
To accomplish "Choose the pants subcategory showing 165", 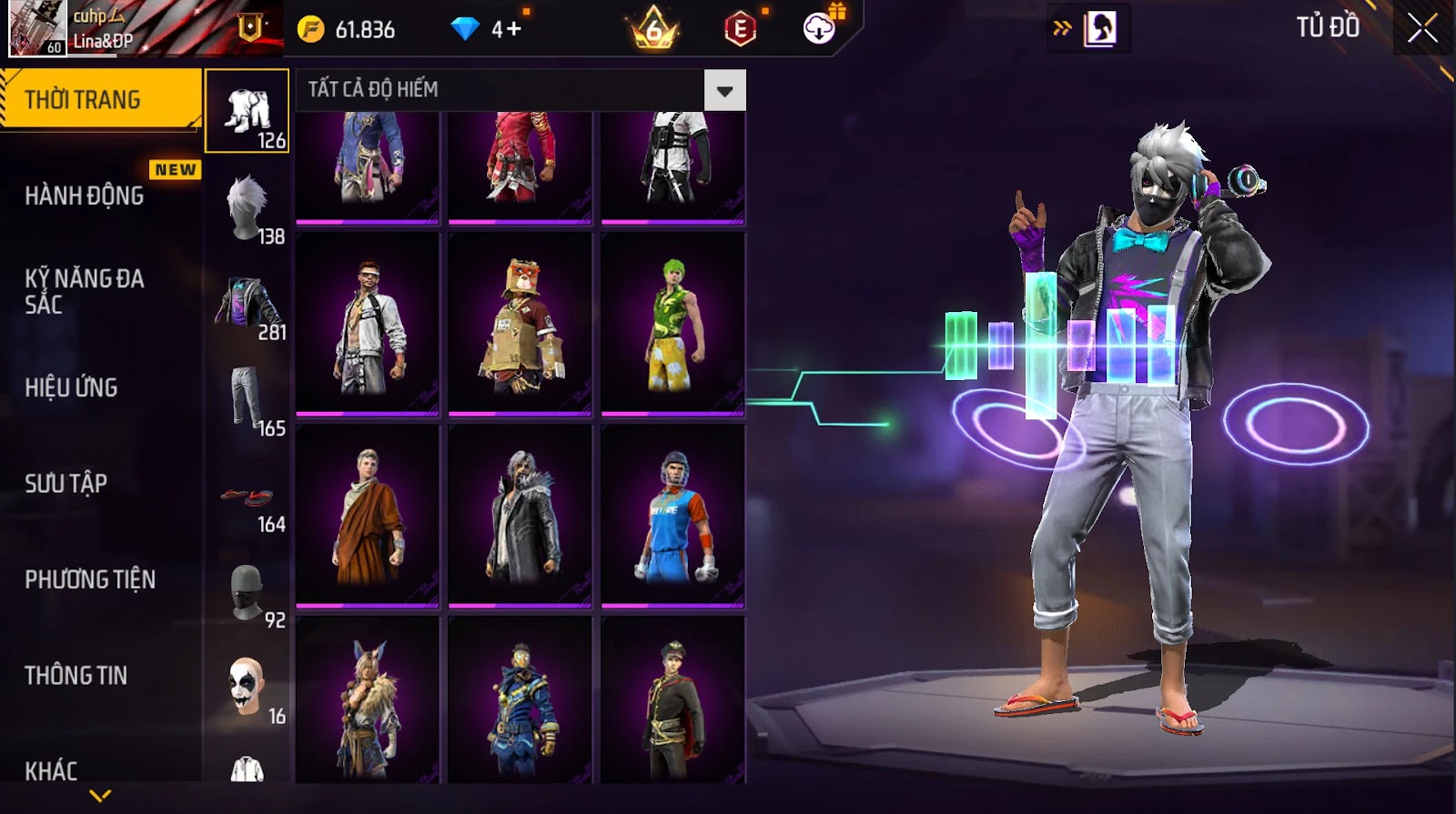I will pyautogui.click(x=248, y=400).
